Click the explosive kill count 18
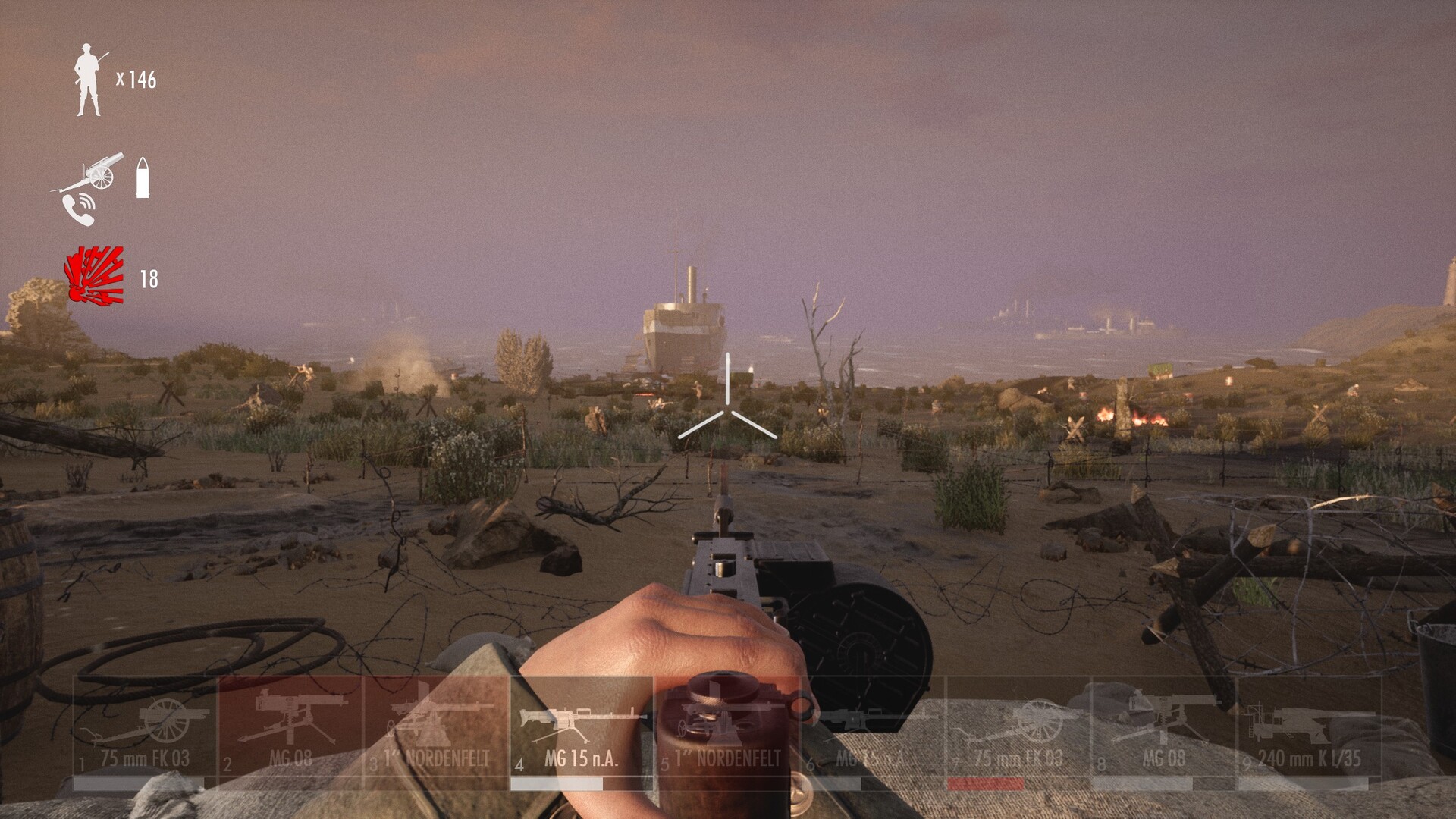The image size is (1456, 819). (x=149, y=278)
